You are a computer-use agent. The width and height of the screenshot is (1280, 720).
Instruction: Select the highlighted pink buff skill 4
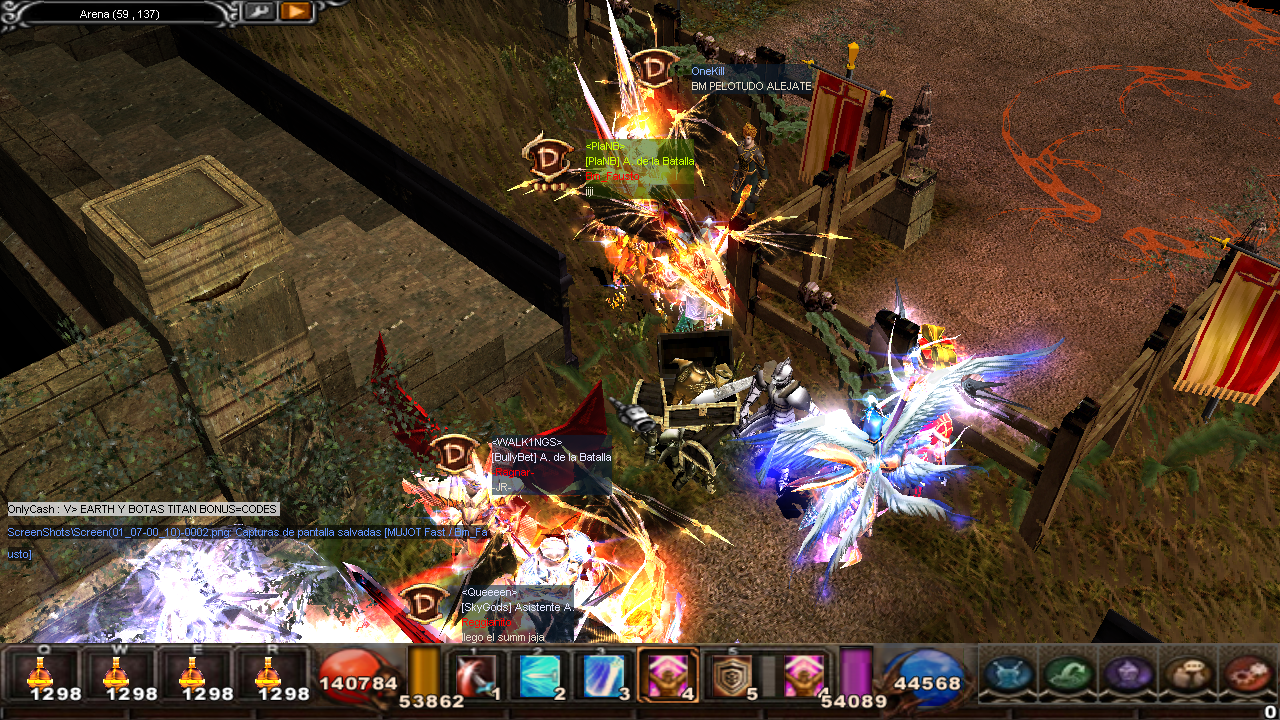coord(668,676)
